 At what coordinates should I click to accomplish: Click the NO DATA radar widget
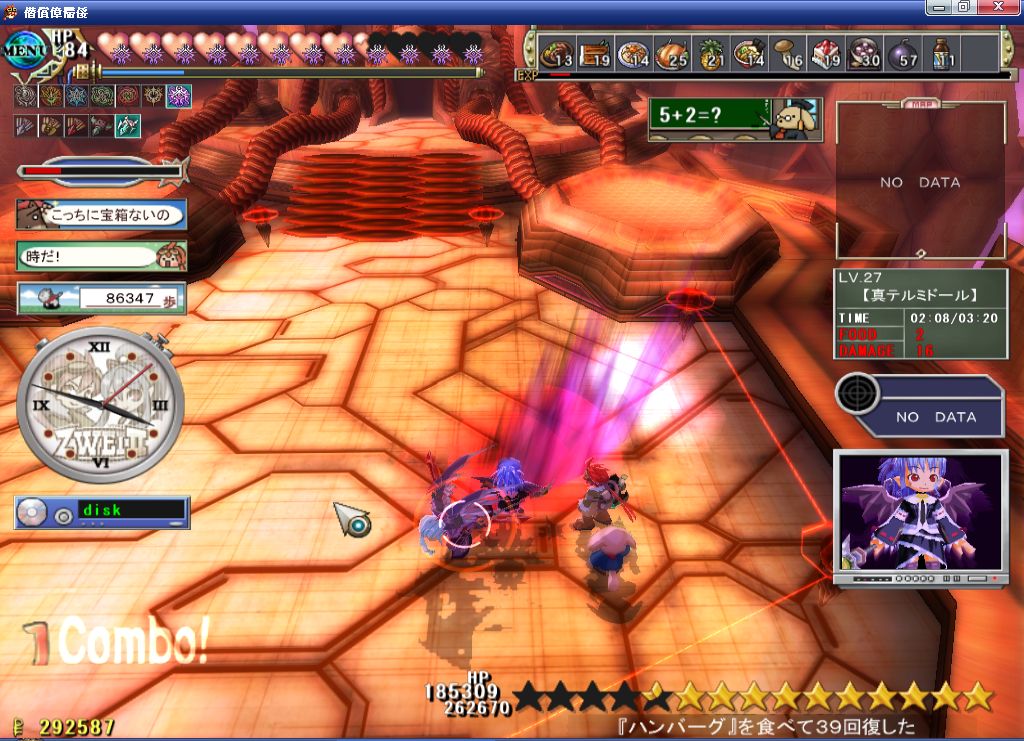[918, 405]
